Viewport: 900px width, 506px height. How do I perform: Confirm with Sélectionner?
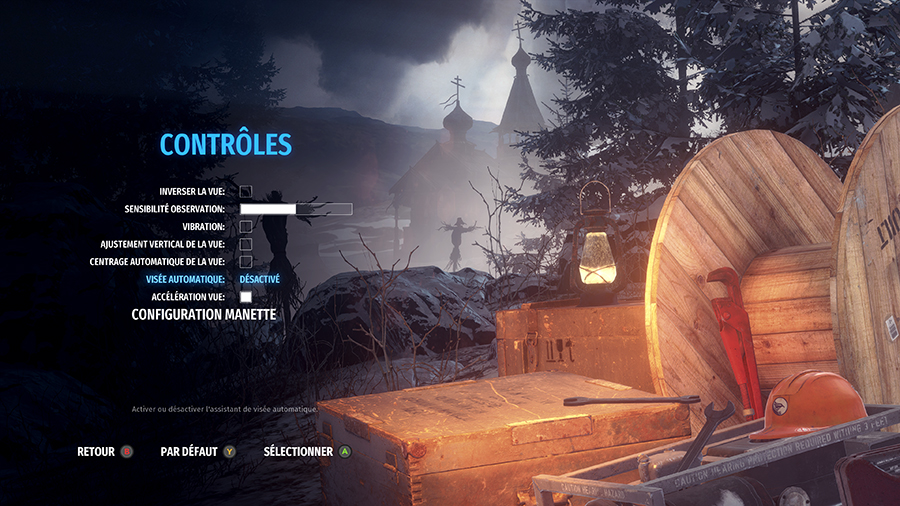[307, 452]
